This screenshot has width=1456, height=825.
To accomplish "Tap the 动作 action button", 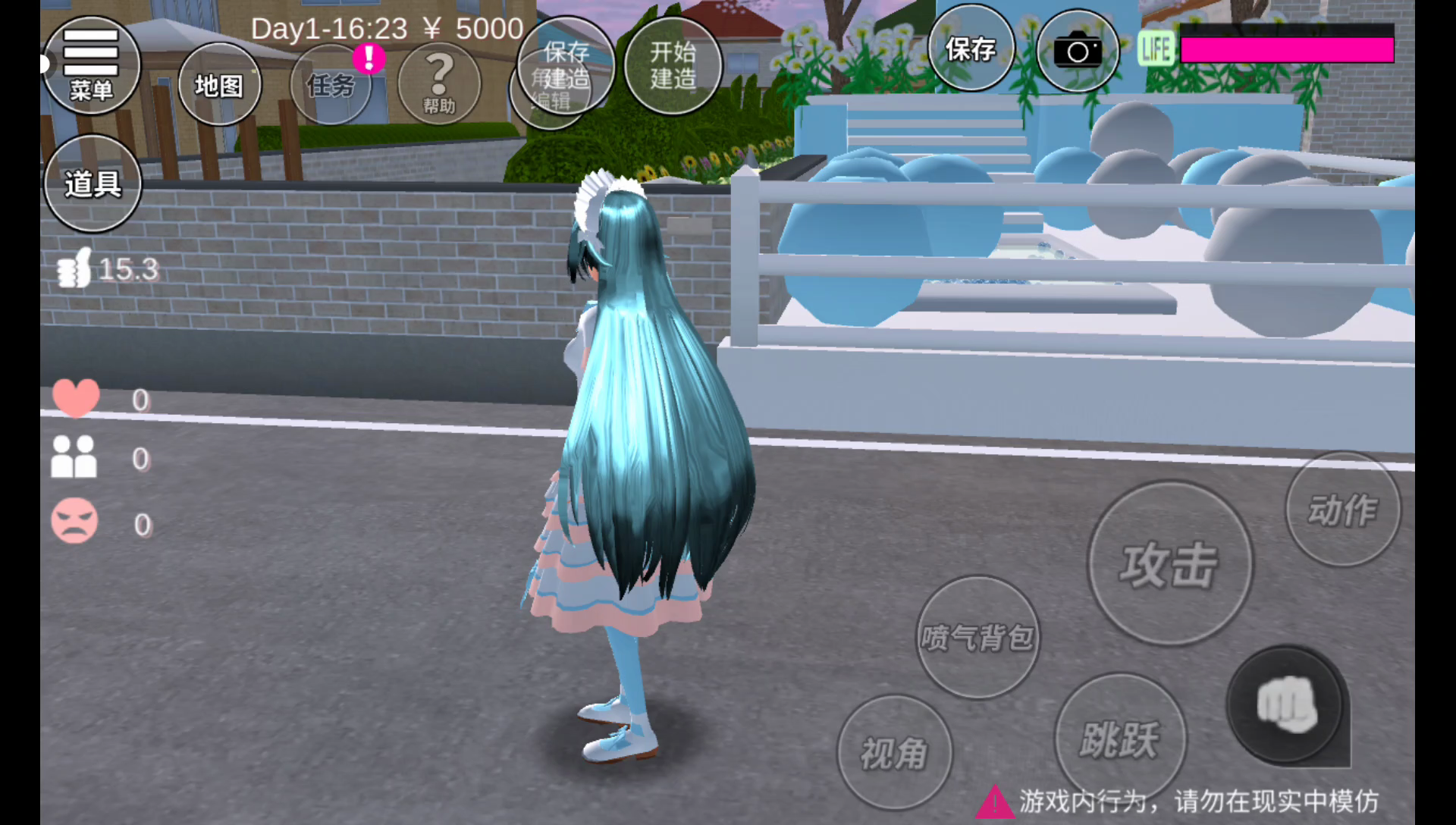I will [1343, 510].
